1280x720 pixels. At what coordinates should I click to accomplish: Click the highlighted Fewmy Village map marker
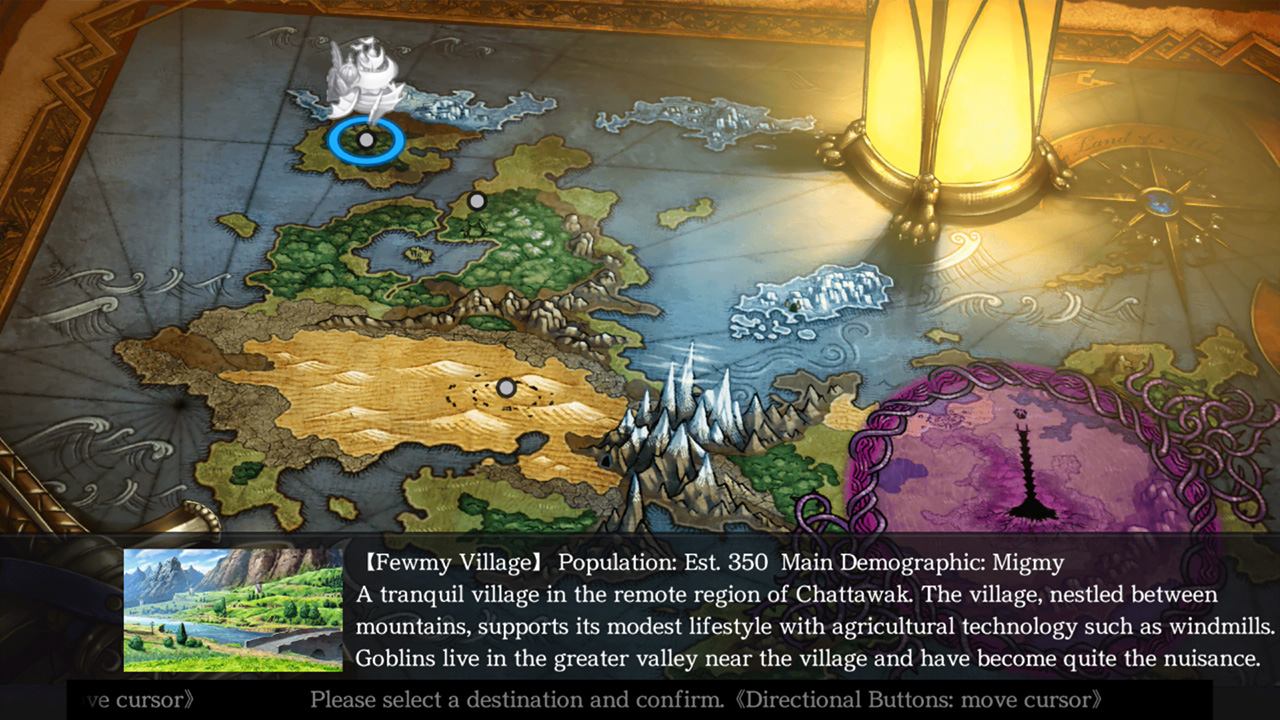tap(367, 140)
